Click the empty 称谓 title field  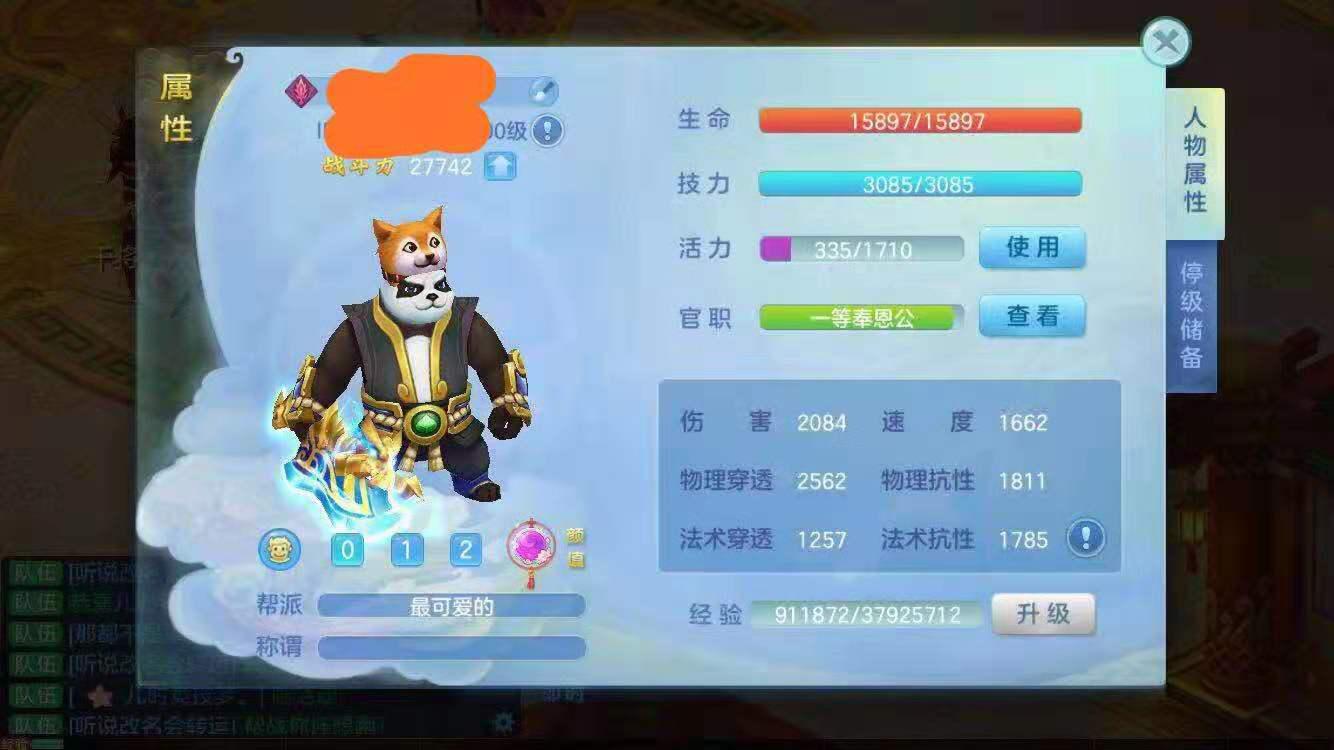point(450,648)
